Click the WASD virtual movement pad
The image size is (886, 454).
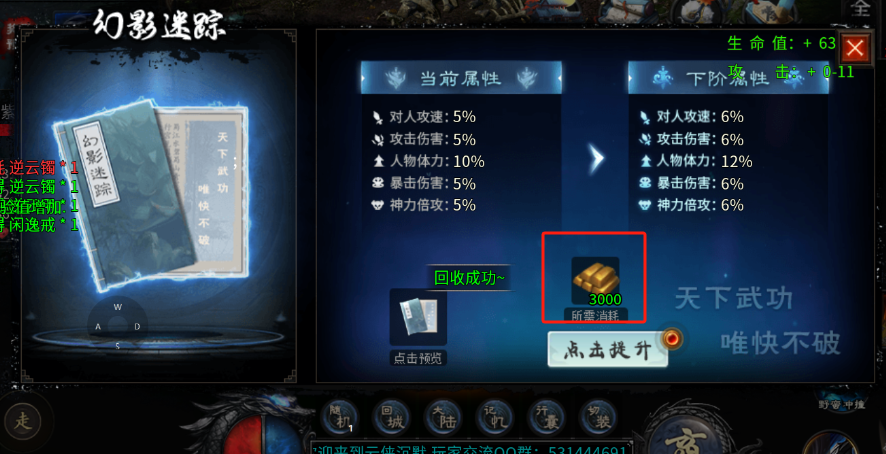point(118,326)
